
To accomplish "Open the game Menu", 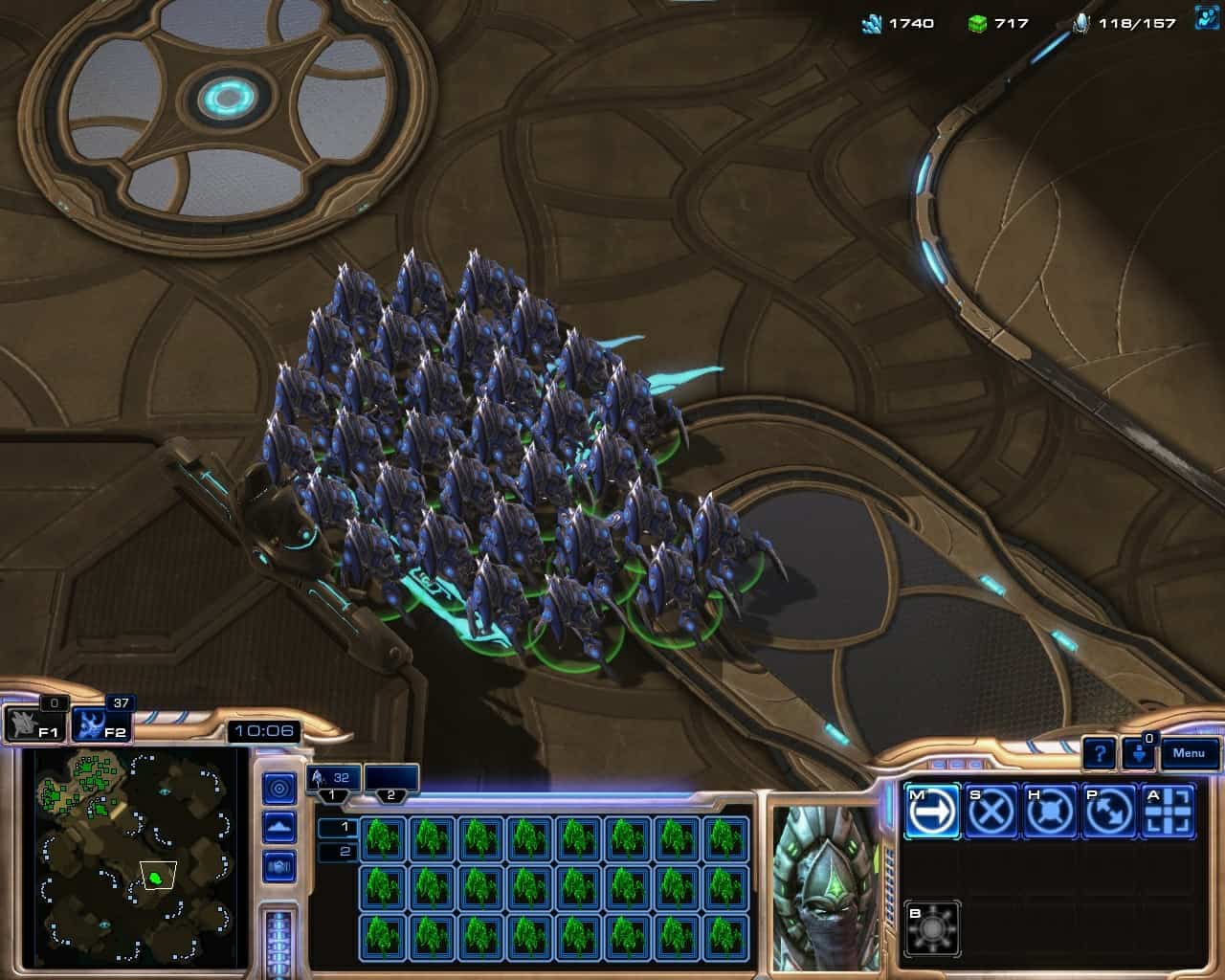I will 1189,753.
